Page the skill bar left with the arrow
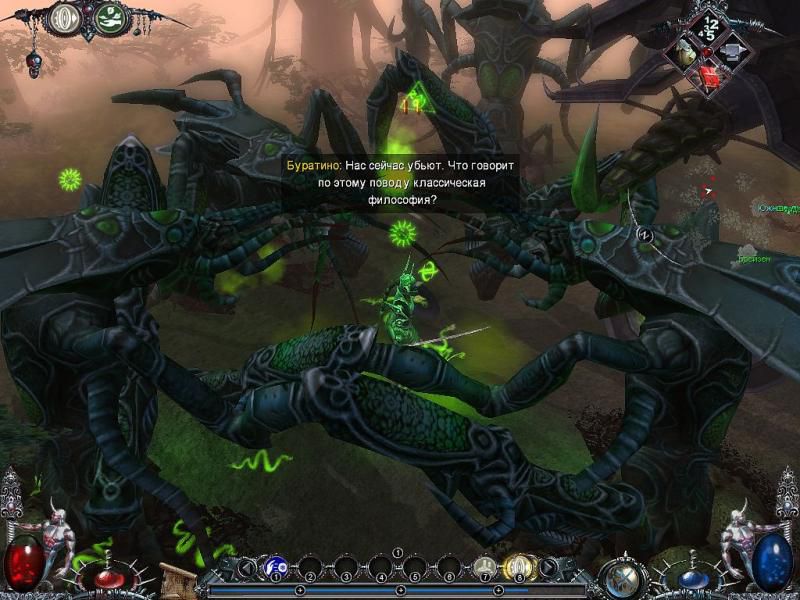The width and height of the screenshot is (800, 600). coord(244,569)
